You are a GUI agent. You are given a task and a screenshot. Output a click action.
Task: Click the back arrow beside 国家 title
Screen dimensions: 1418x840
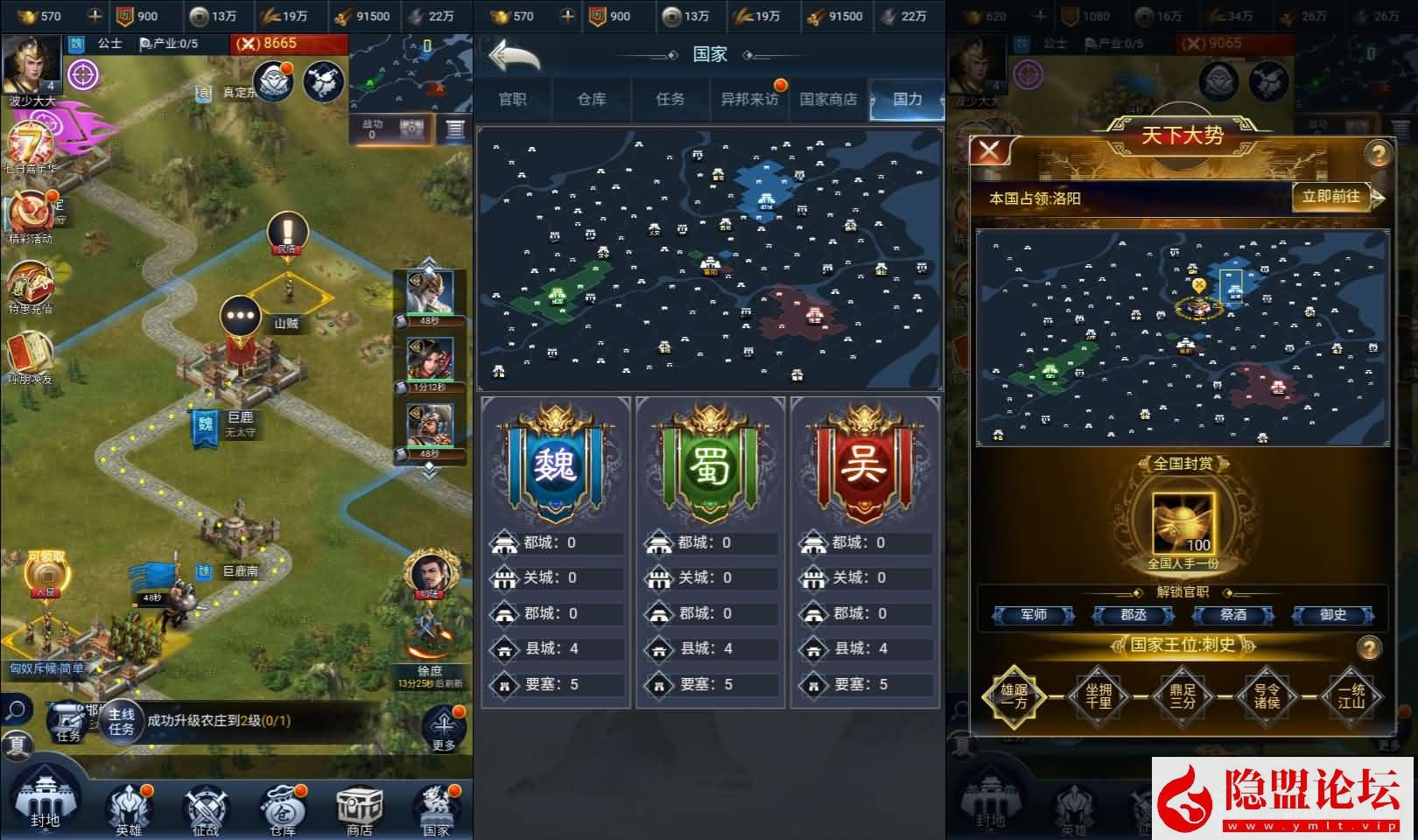[x=515, y=56]
